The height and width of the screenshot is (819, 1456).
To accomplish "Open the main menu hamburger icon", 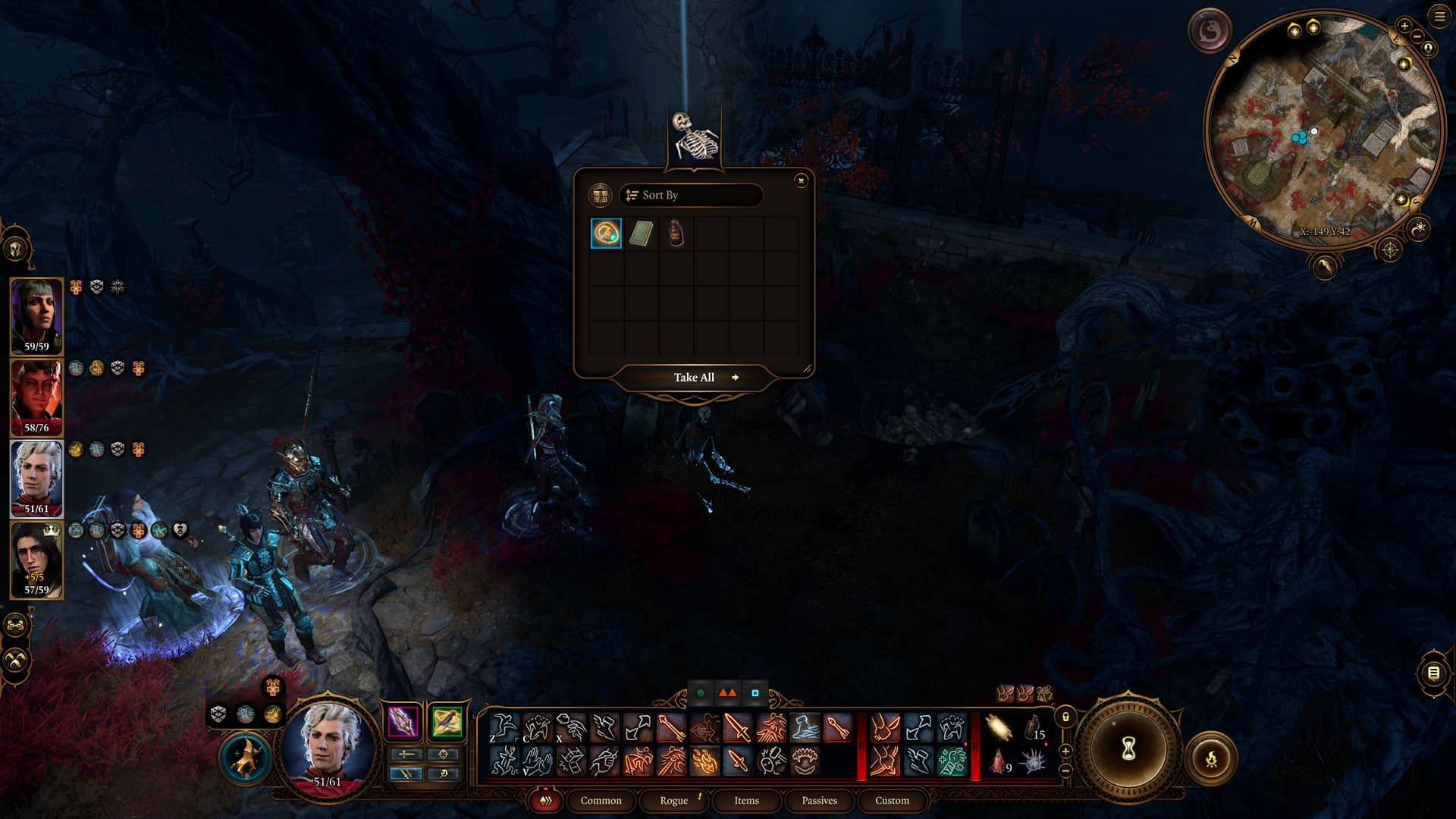I will click(x=1439, y=17).
